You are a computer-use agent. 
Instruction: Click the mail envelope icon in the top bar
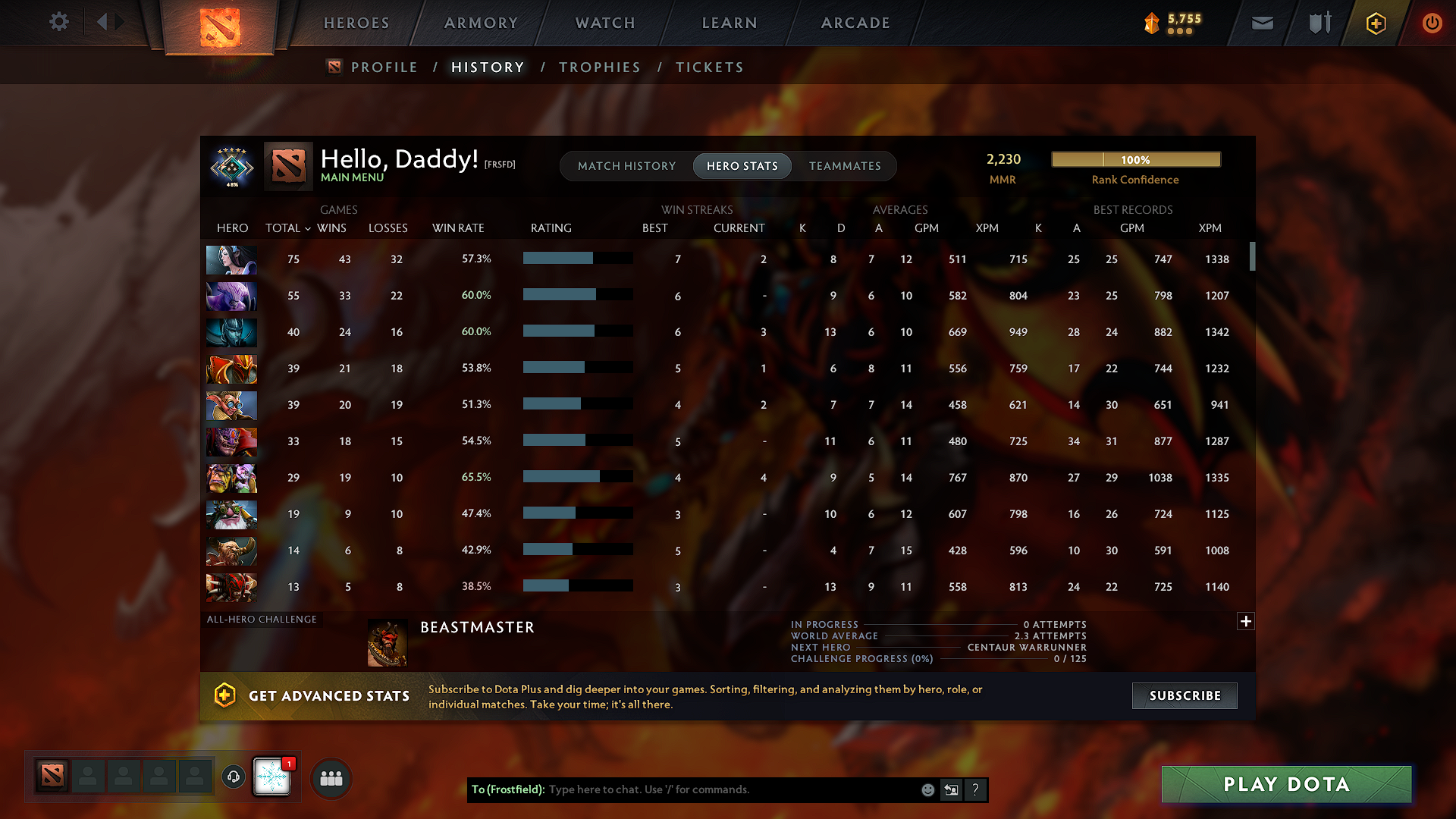point(1262,23)
